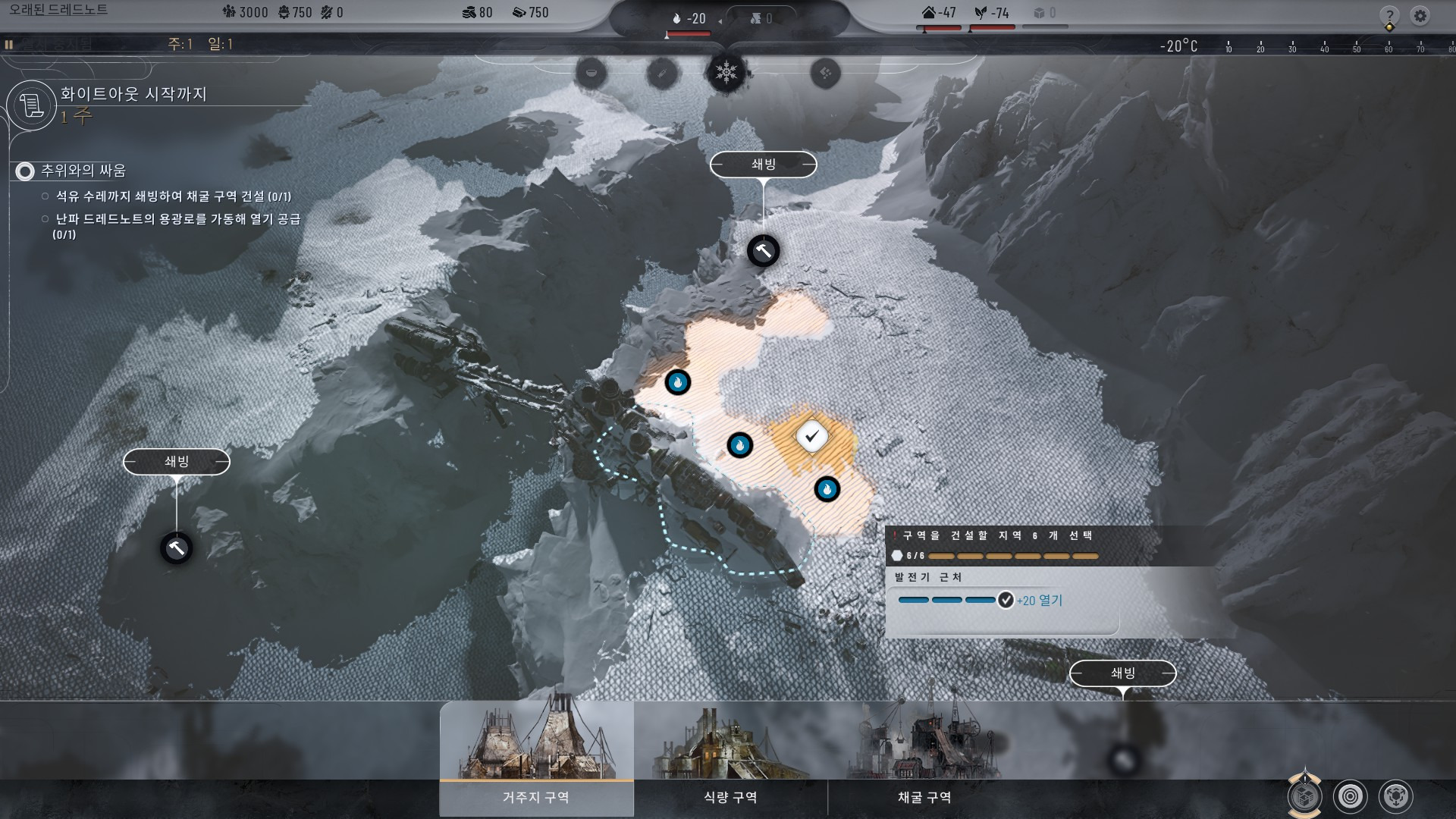The image size is (1456, 819).
Task: Select the 추위와의 싸움 quest entry
Action: click(83, 171)
